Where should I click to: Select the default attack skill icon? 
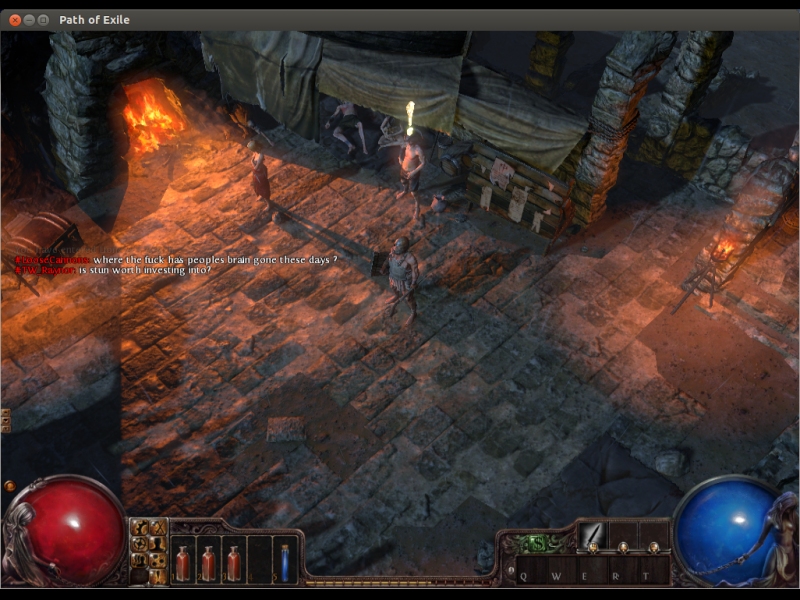pyautogui.click(x=592, y=535)
